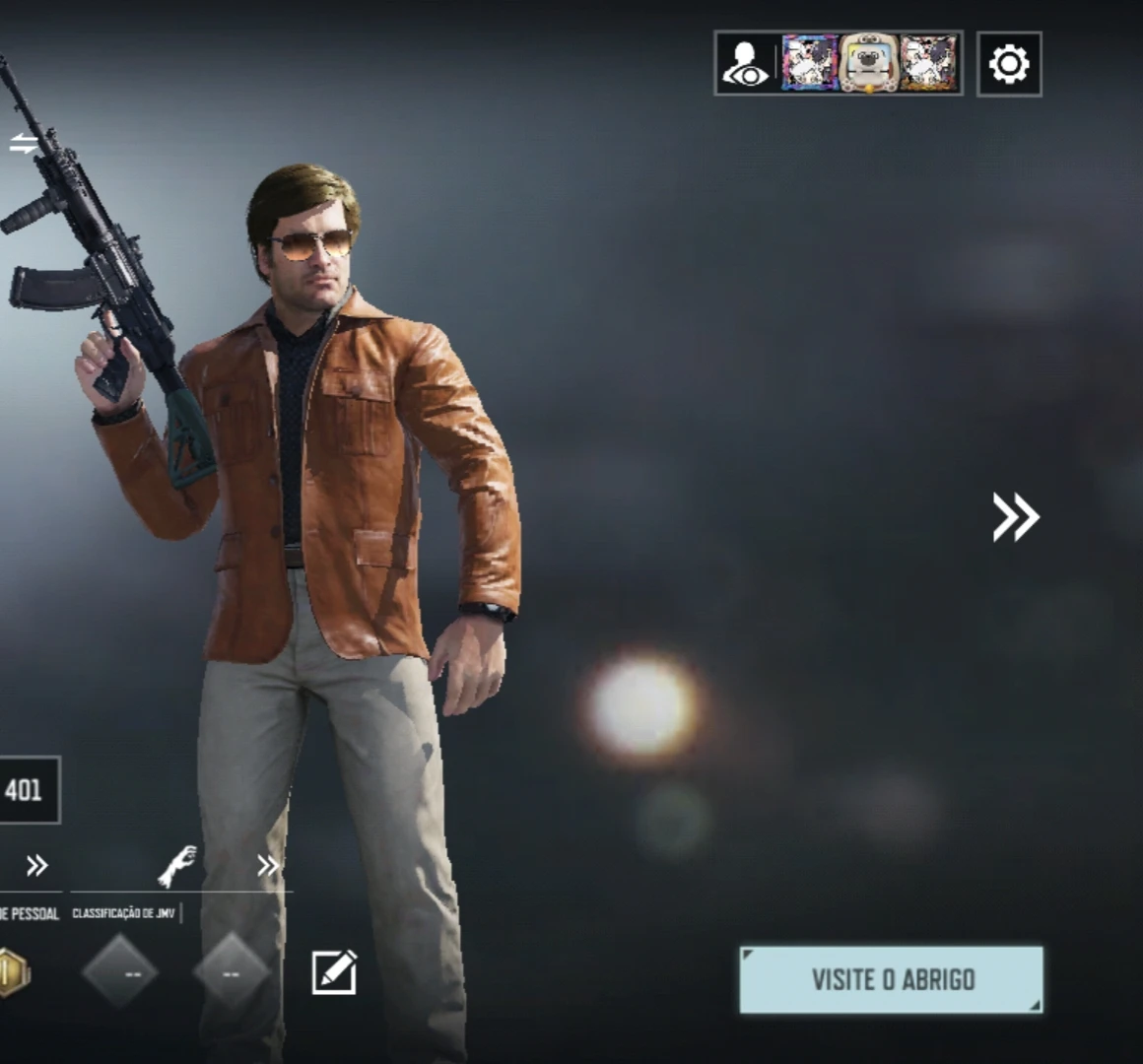Swap weapon using the two-arrow switch icon

pyautogui.click(x=23, y=144)
